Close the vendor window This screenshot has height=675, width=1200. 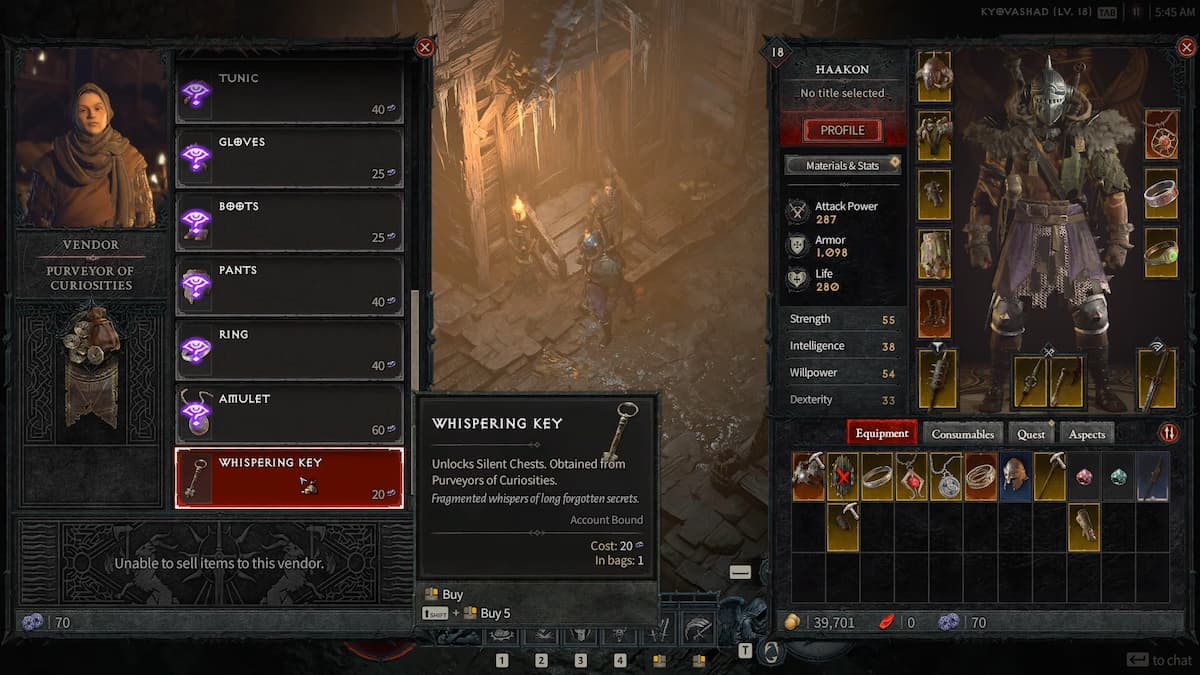[425, 47]
